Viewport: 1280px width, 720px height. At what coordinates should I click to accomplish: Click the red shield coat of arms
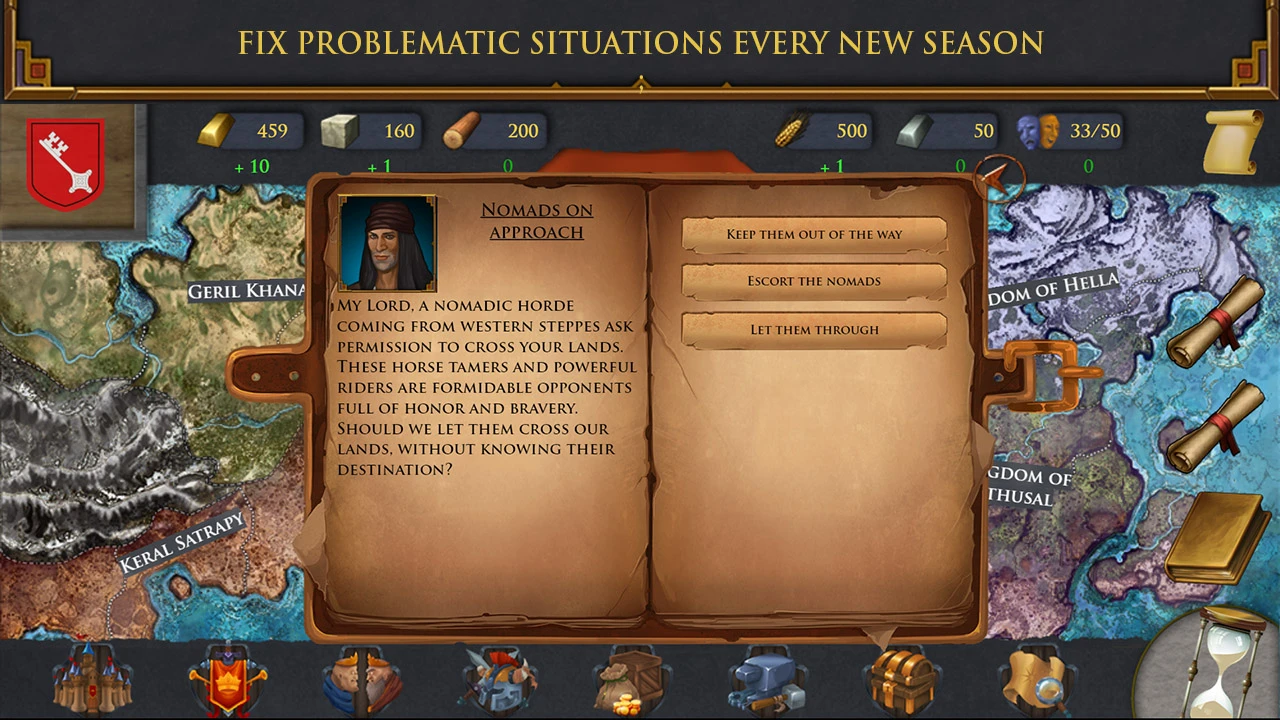pyautogui.click(x=65, y=163)
